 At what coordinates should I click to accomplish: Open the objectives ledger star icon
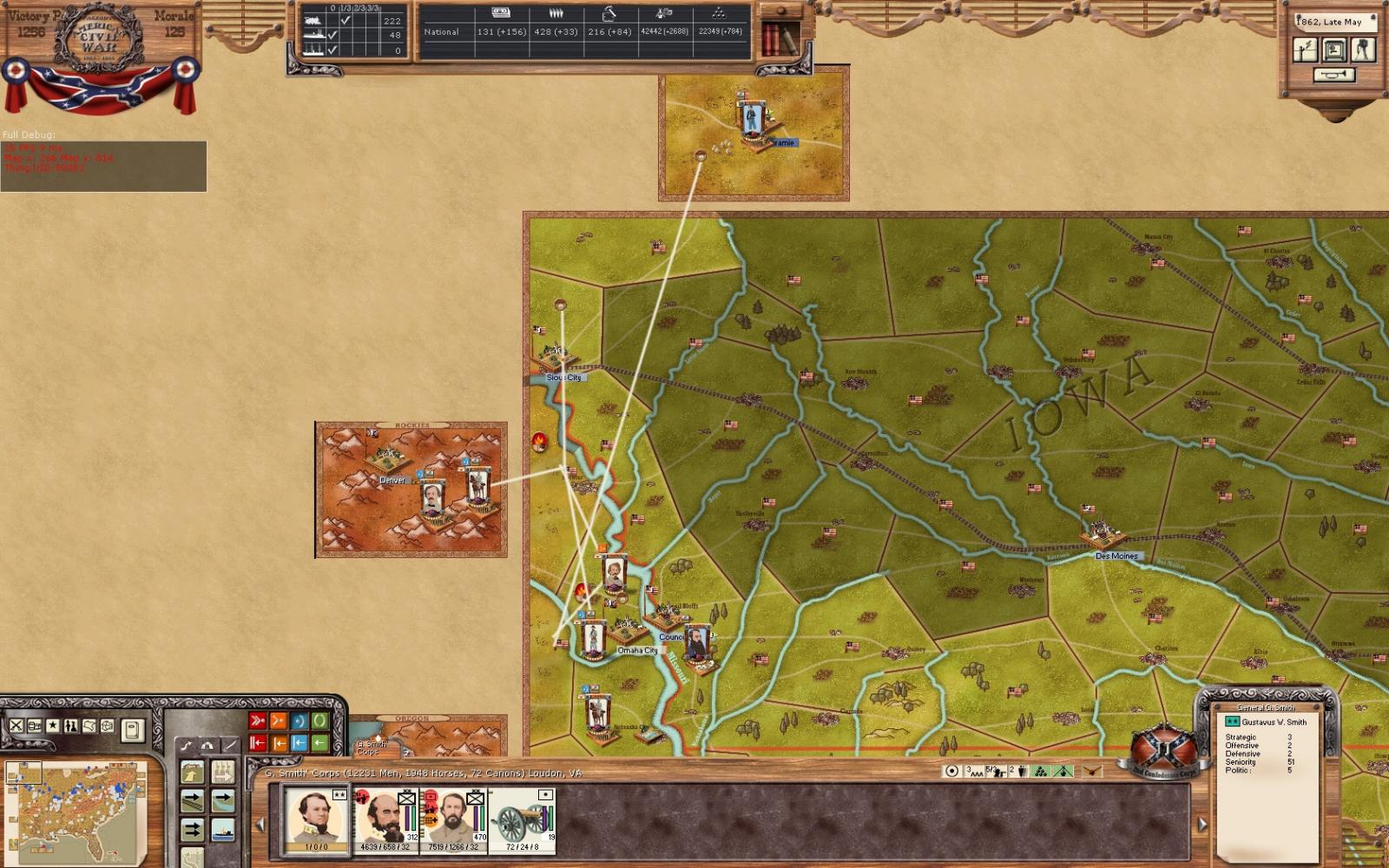[52, 726]
